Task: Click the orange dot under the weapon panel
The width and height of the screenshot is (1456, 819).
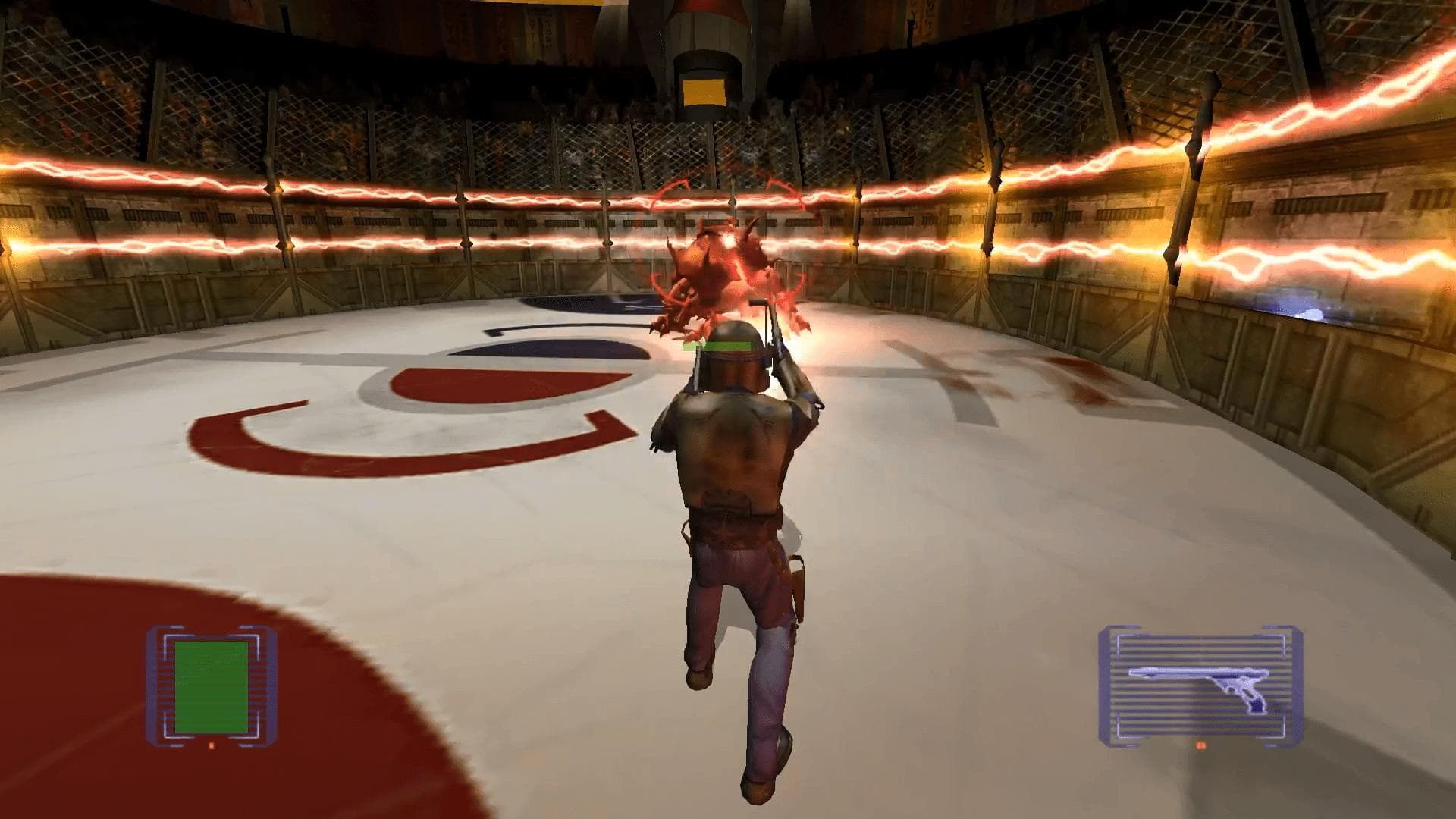Action: (x=1200, y=746)
